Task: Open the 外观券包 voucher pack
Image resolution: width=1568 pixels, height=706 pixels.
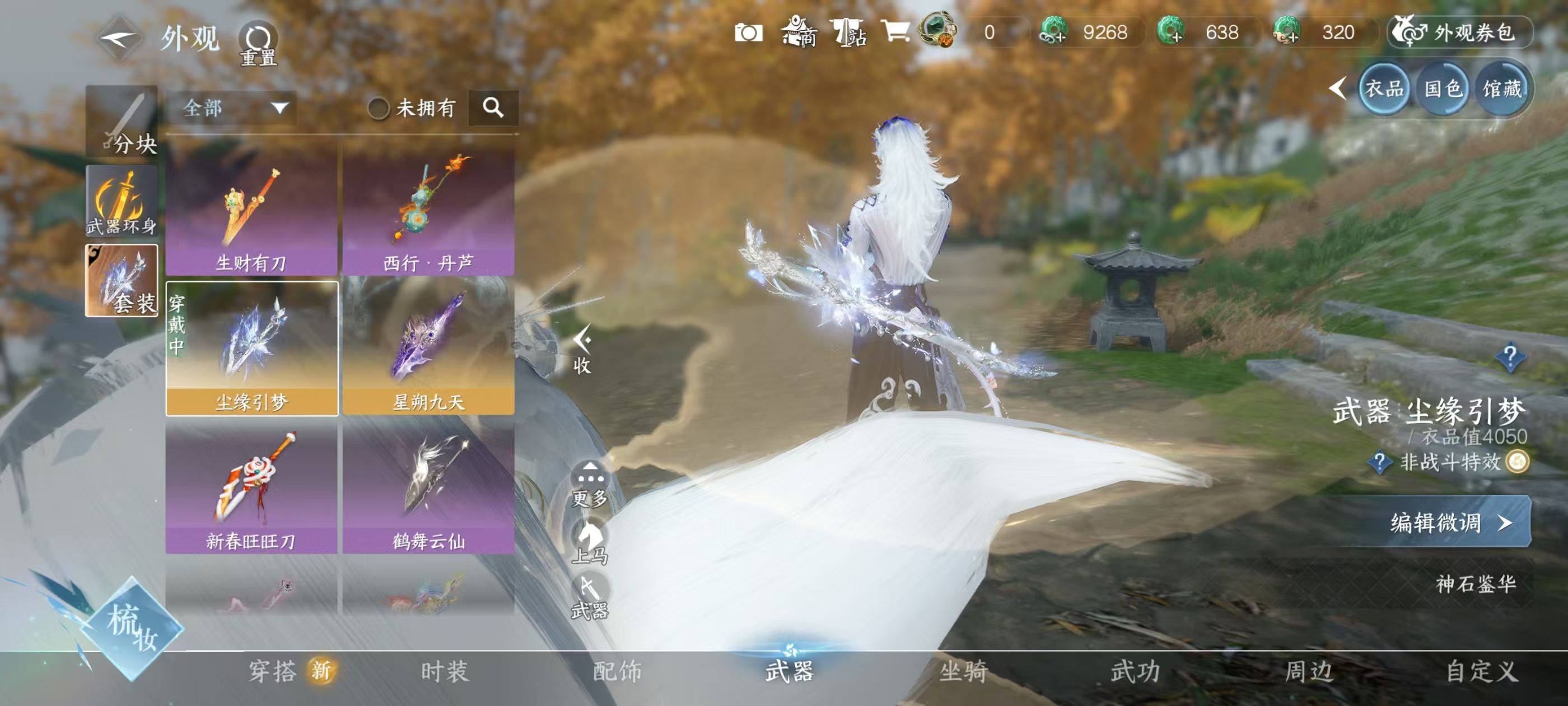Action: coord(1460,32)
